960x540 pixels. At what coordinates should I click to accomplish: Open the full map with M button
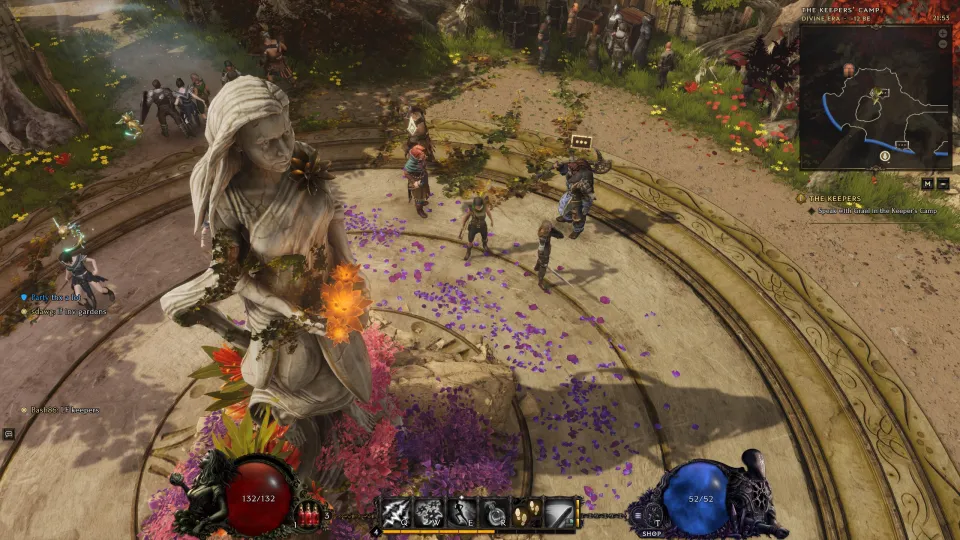click(929, 182)
